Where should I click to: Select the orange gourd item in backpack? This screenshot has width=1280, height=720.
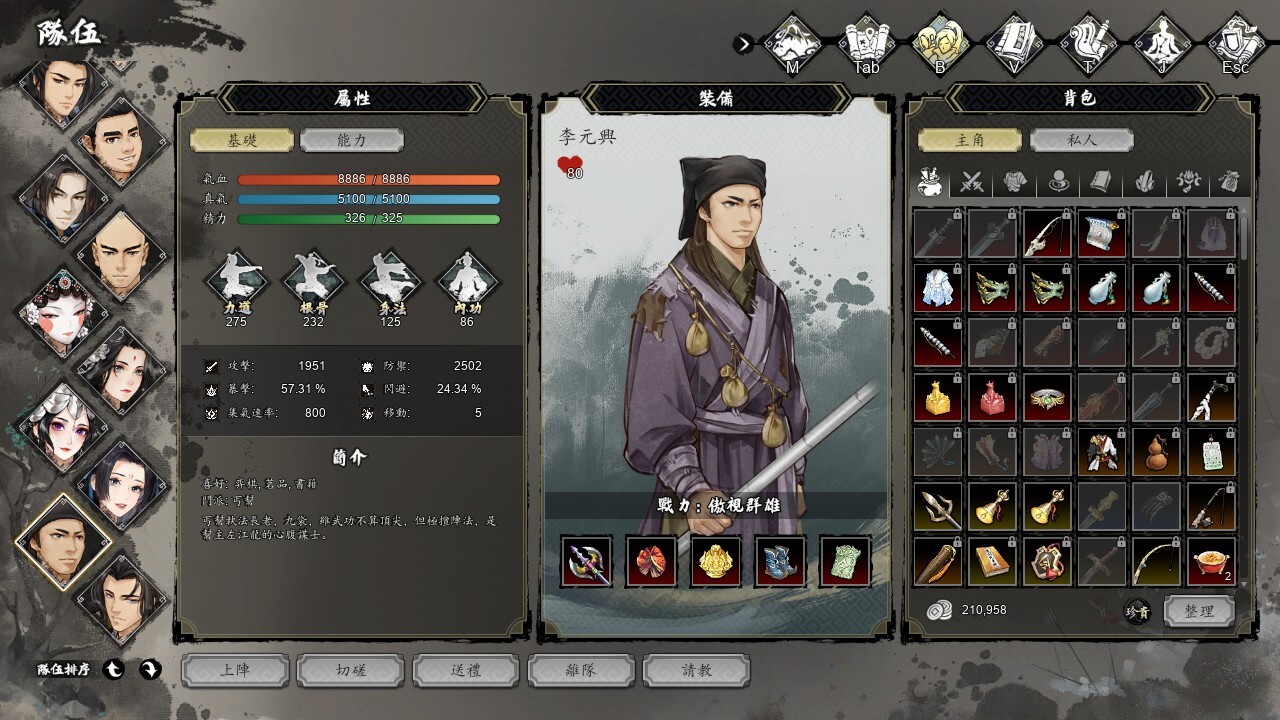click(1156, 452)
